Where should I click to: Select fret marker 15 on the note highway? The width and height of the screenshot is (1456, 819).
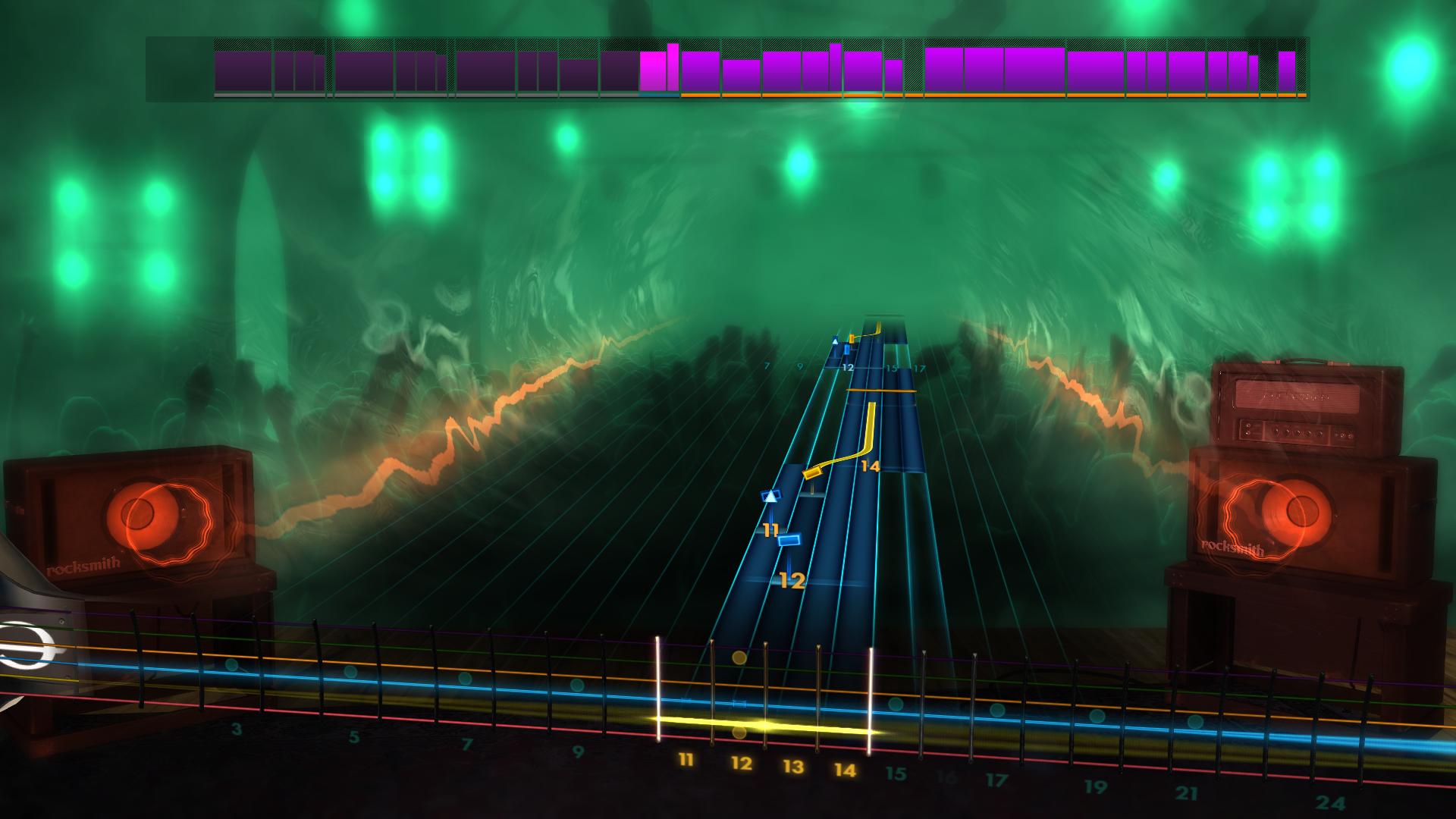coord(892,369)
